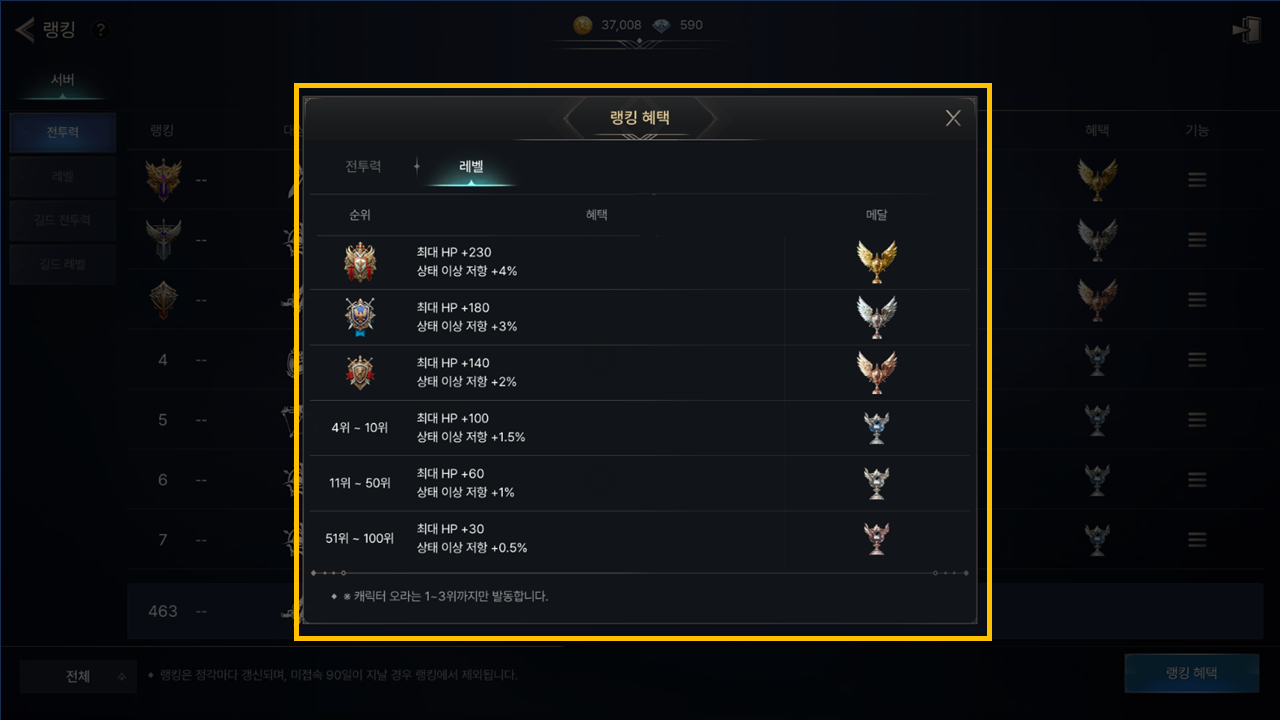Open the 전체 filter dropdown
This screenshot has height=720, width=1280.
pos(80,677)
